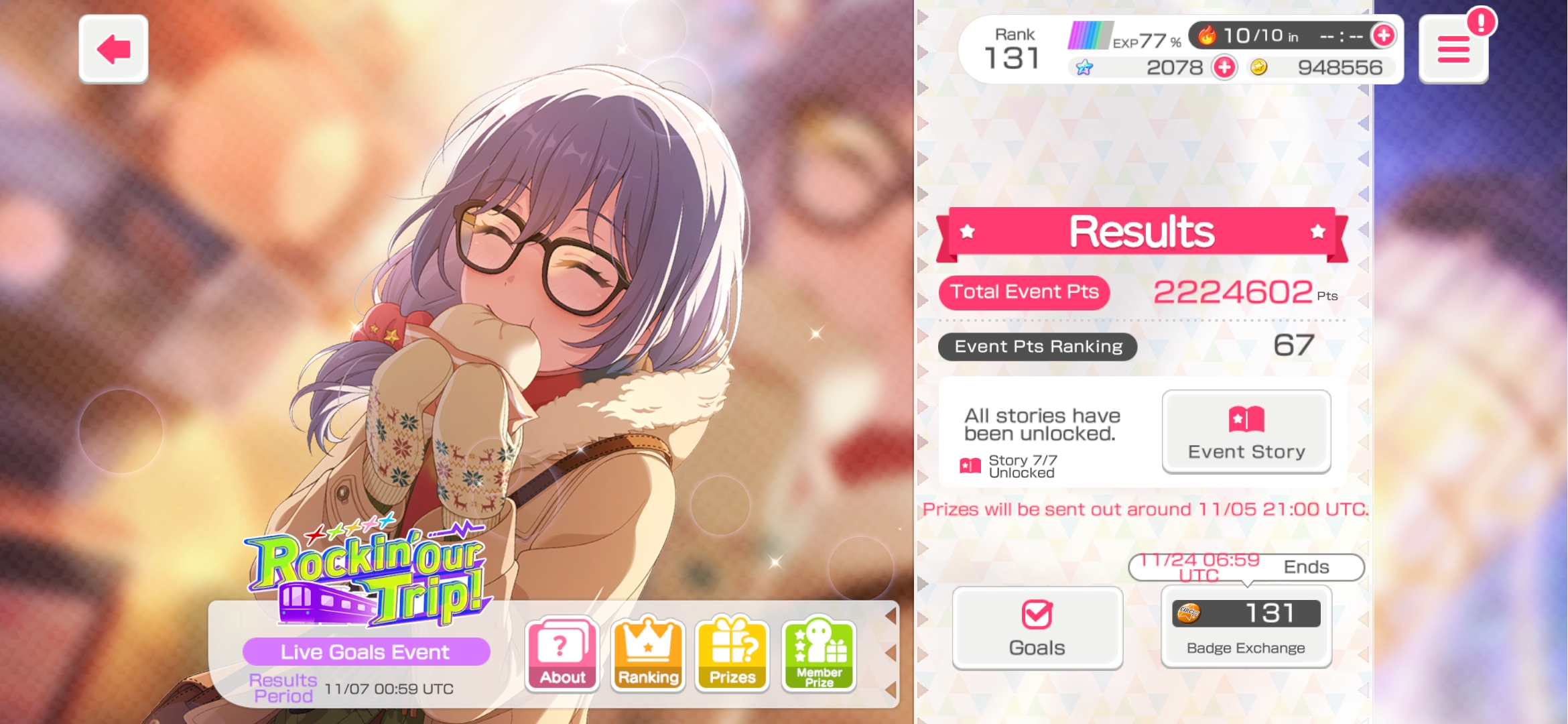Open the Member Prize list
The height and width of the screenshot is (724, 1568).
(819, 654)
